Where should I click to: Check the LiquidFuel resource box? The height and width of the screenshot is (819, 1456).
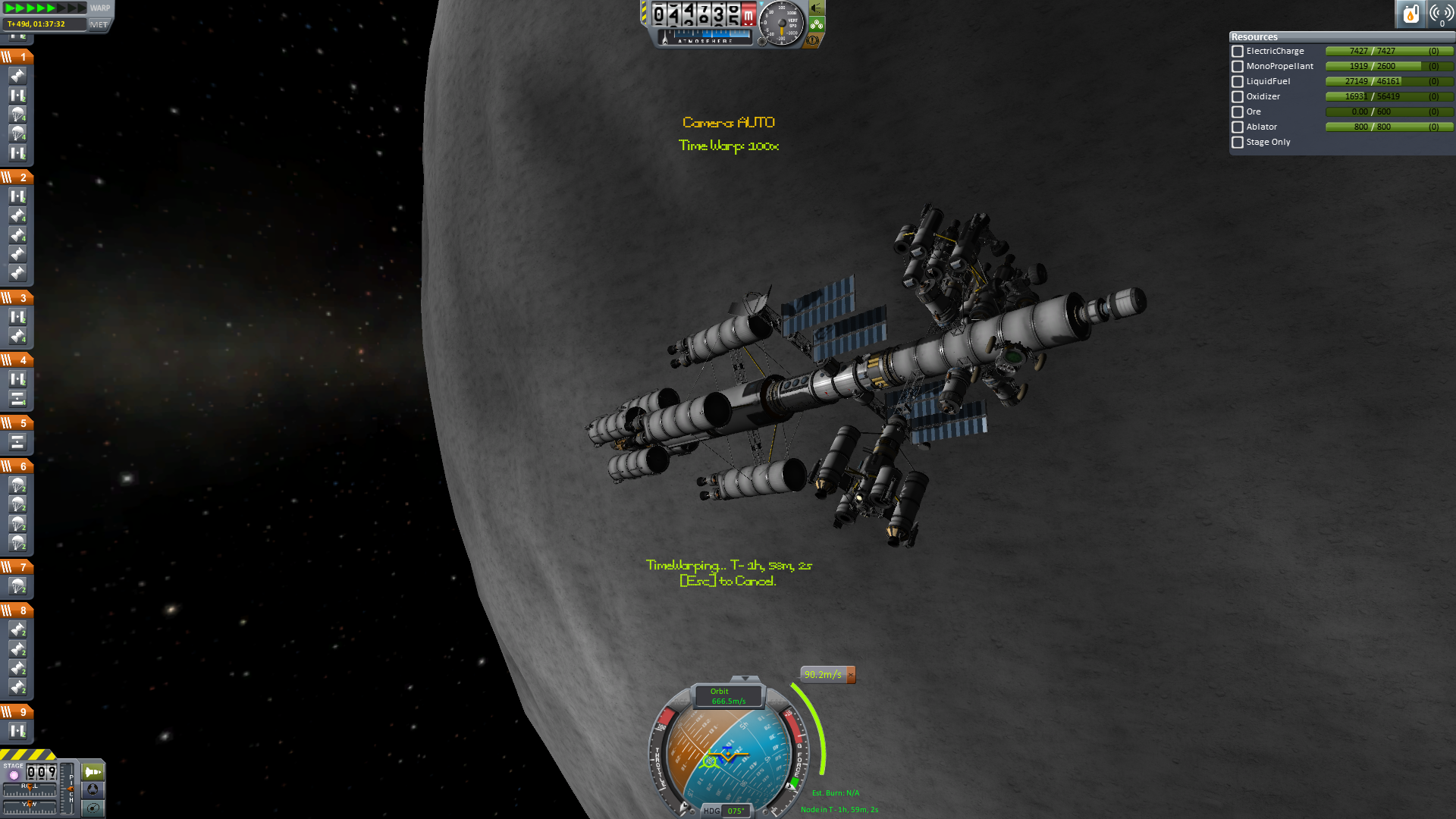pos(1238,82)
